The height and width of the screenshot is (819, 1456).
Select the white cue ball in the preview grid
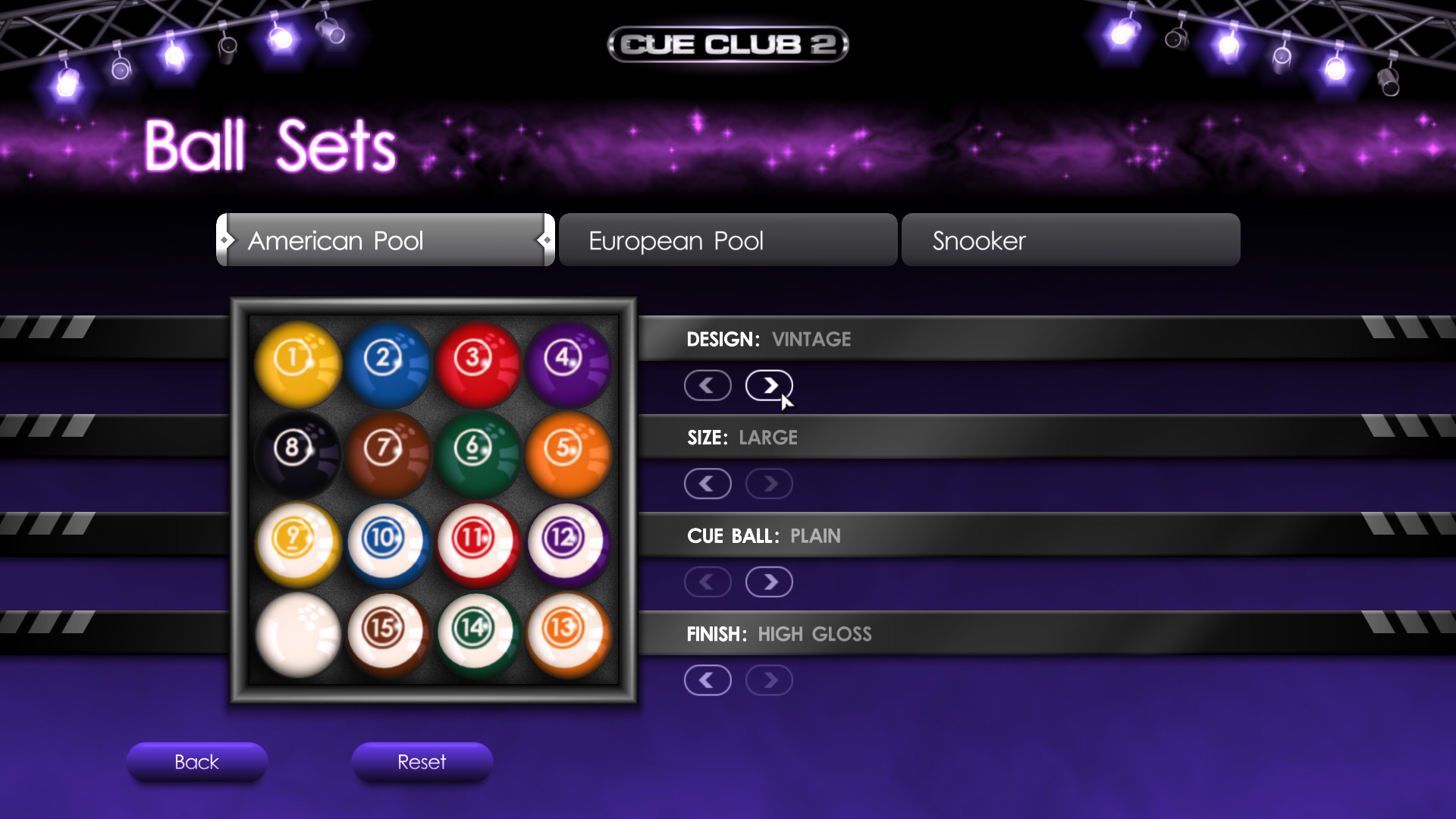point(297,633)
